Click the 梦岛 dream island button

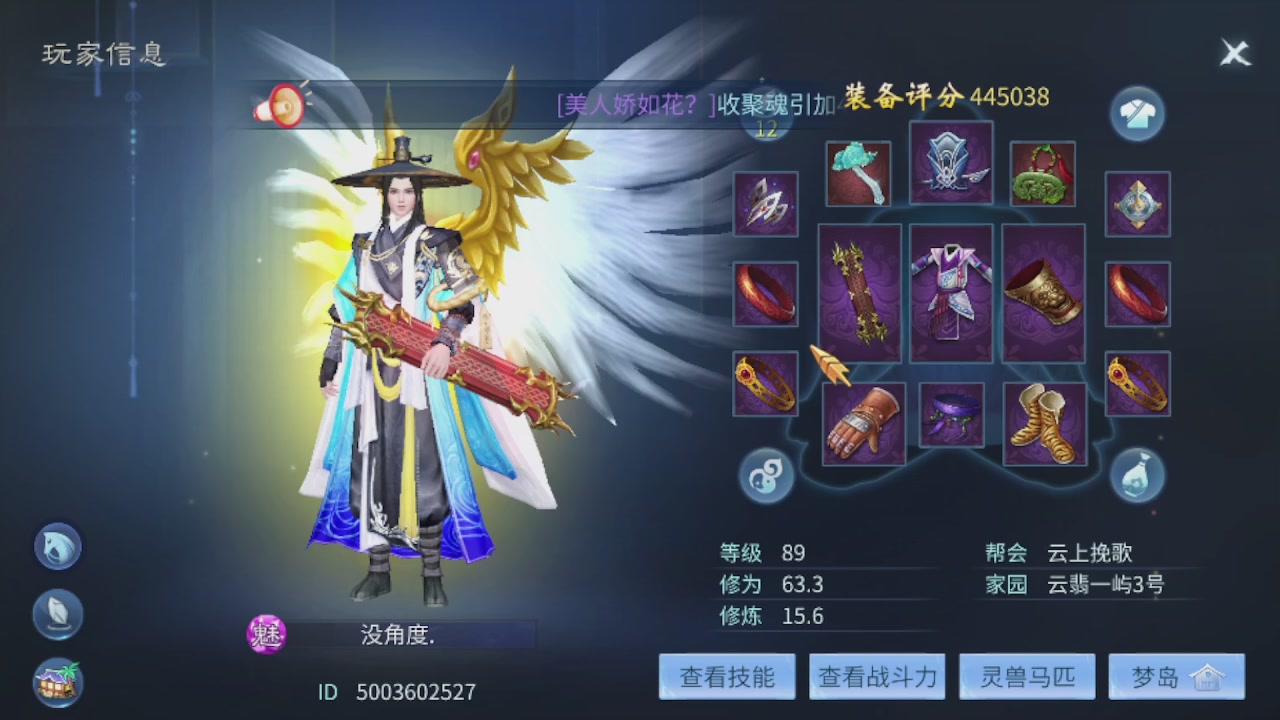[x=1176, y=676]
